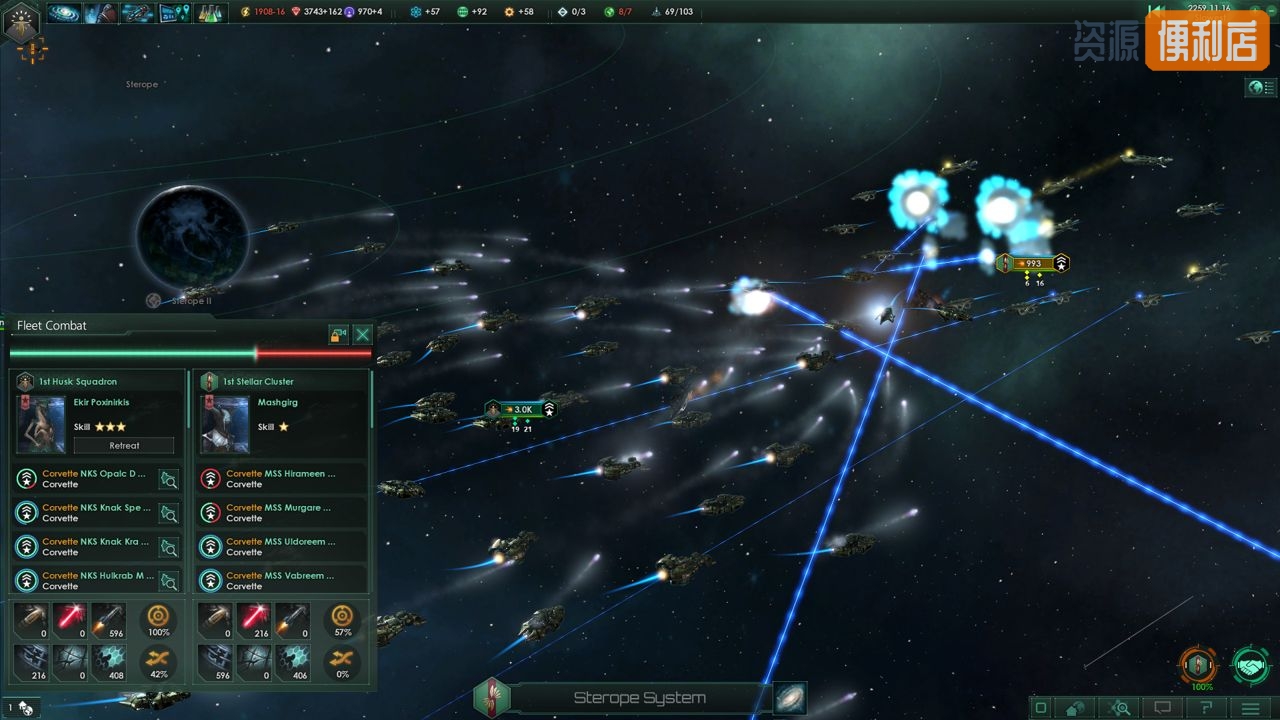Switch to the galaxy map view
Image resolution: width=1280 pixels, height=720 pixels.
point(790,698)
